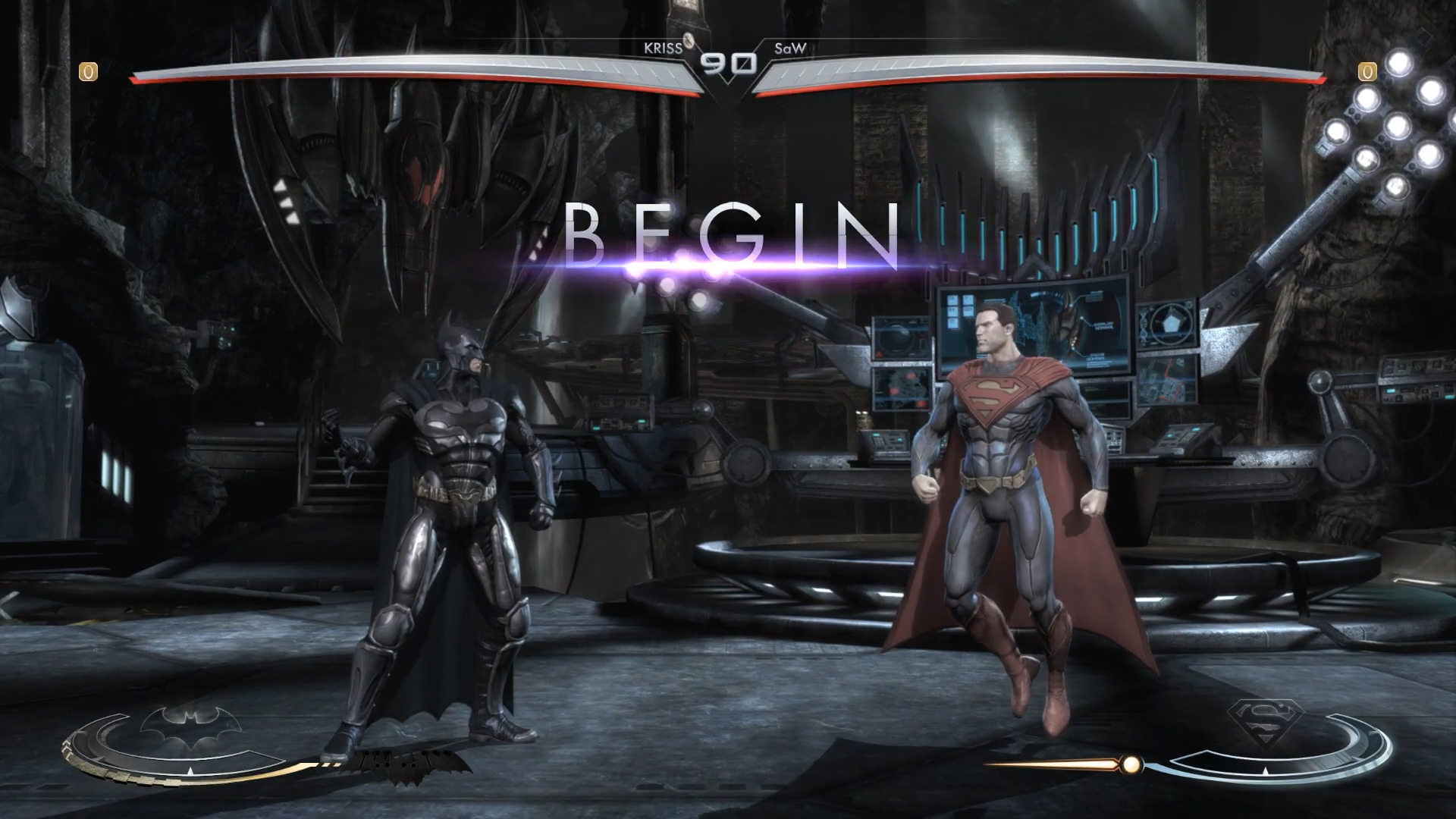Image resolution: width=1456 pixels, height=819 pixels.
Task: Toggle the right round wins counter showing 0
Action: point(1367,72)
